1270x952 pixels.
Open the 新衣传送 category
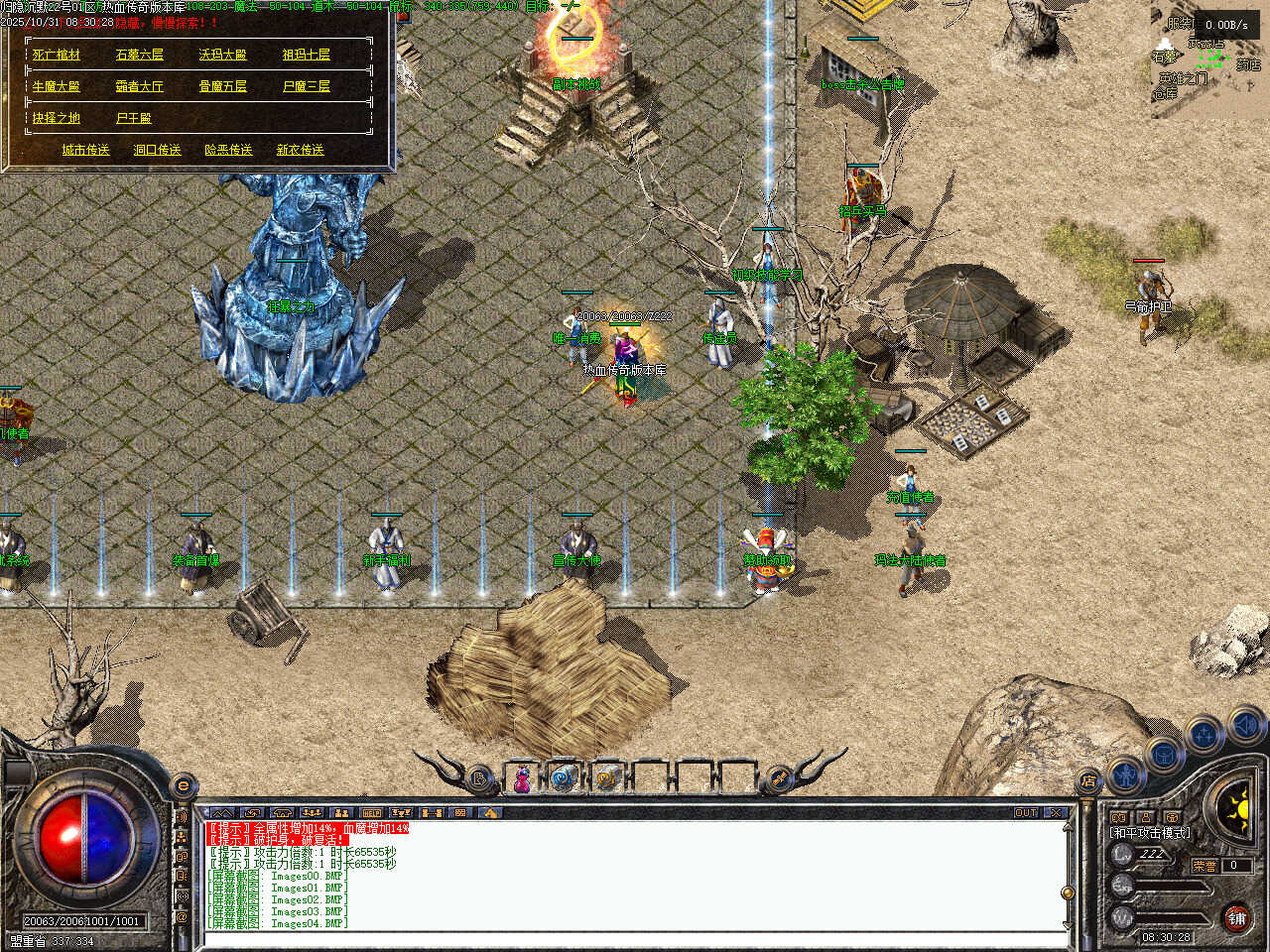tap(301, 151)
